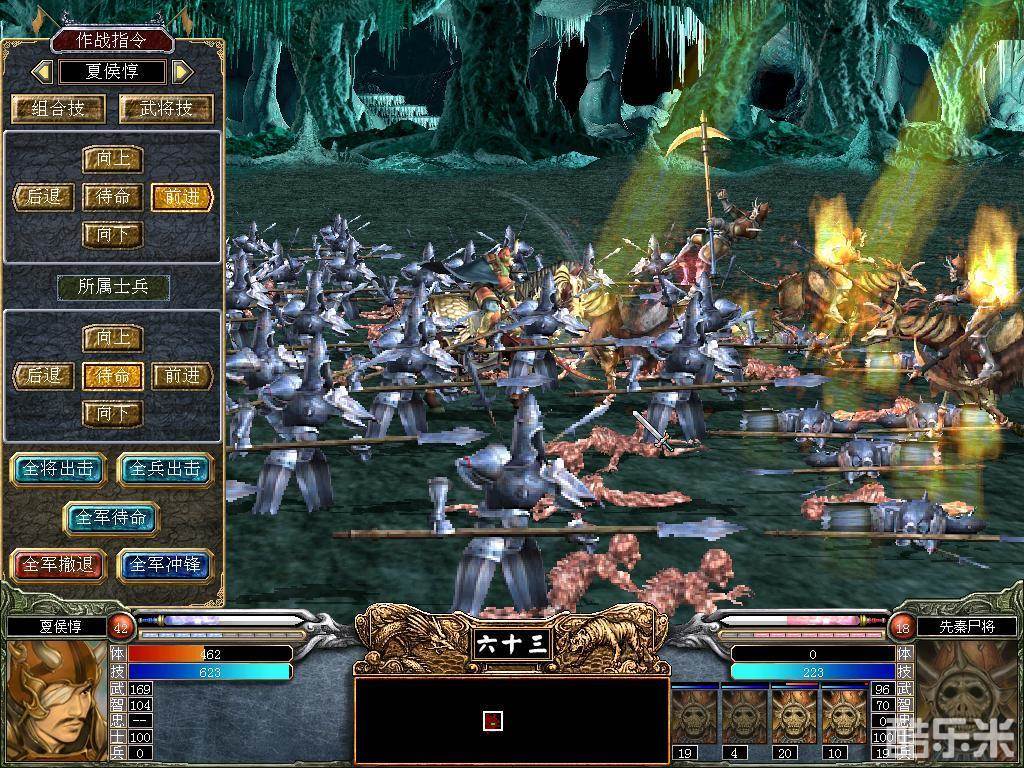This screenshot has width=1024, height=768.
Task: Set soldiers to 待命 below 所属士兵
Action: (x=112, y=376)
